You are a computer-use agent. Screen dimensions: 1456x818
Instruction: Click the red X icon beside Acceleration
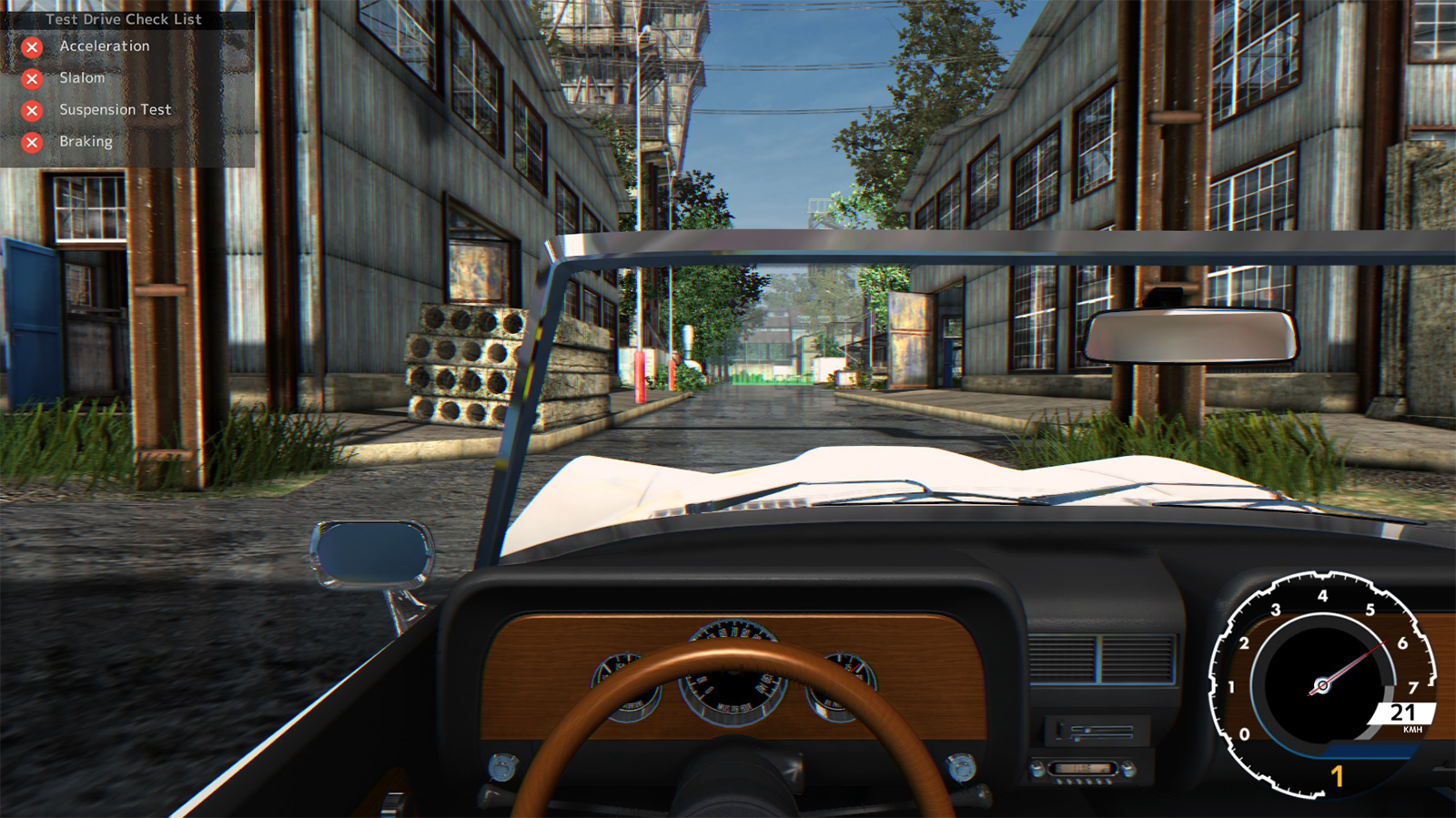coord(30,46)
